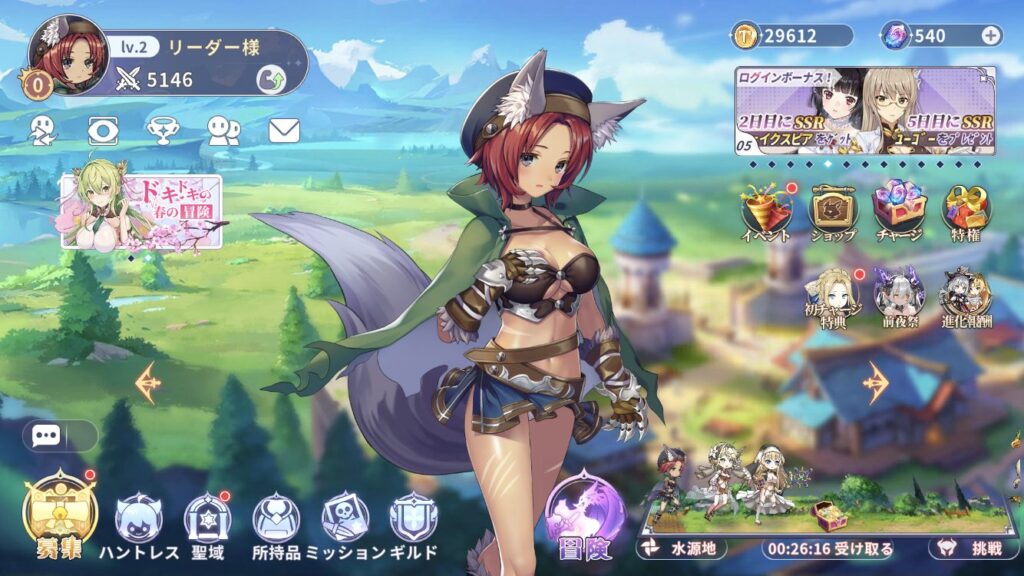
Task: Open the ハントレス menu
Action: point(138,526)
